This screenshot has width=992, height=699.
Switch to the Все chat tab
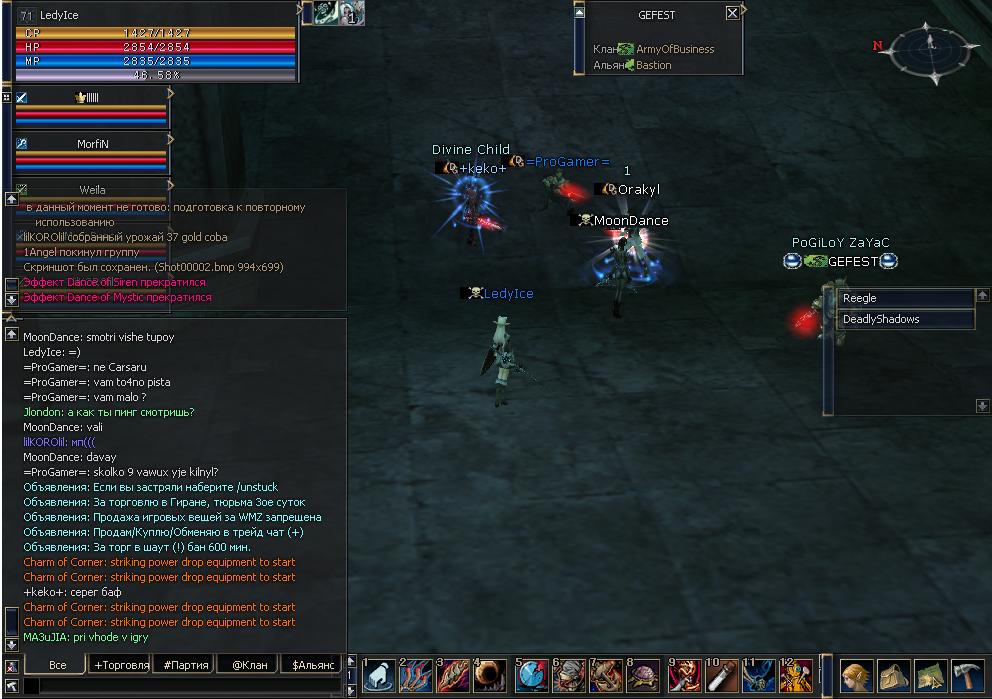57,664
